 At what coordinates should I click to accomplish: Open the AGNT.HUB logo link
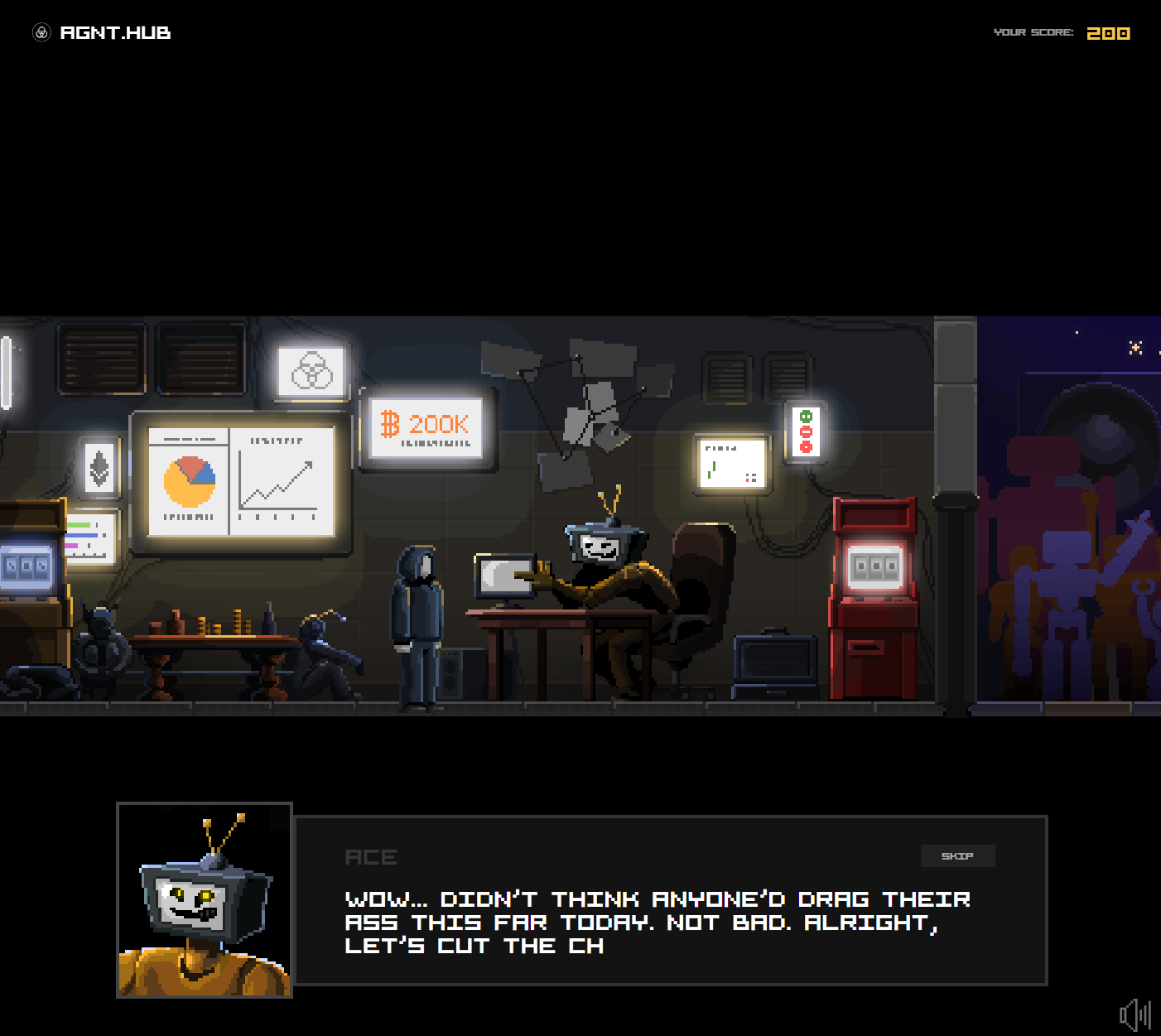[102, 33]
